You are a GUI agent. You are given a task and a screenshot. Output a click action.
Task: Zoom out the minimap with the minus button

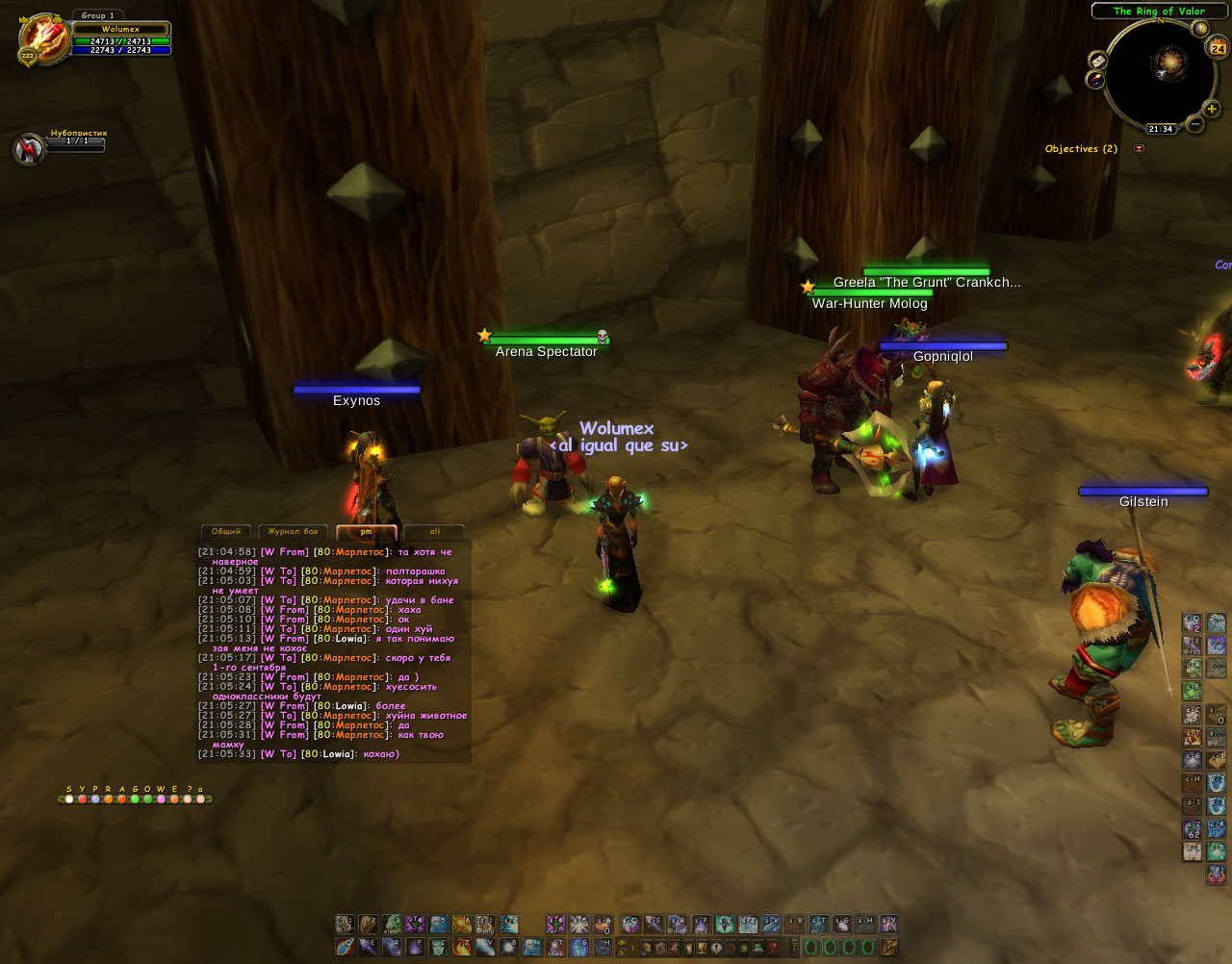[1194, 124]
